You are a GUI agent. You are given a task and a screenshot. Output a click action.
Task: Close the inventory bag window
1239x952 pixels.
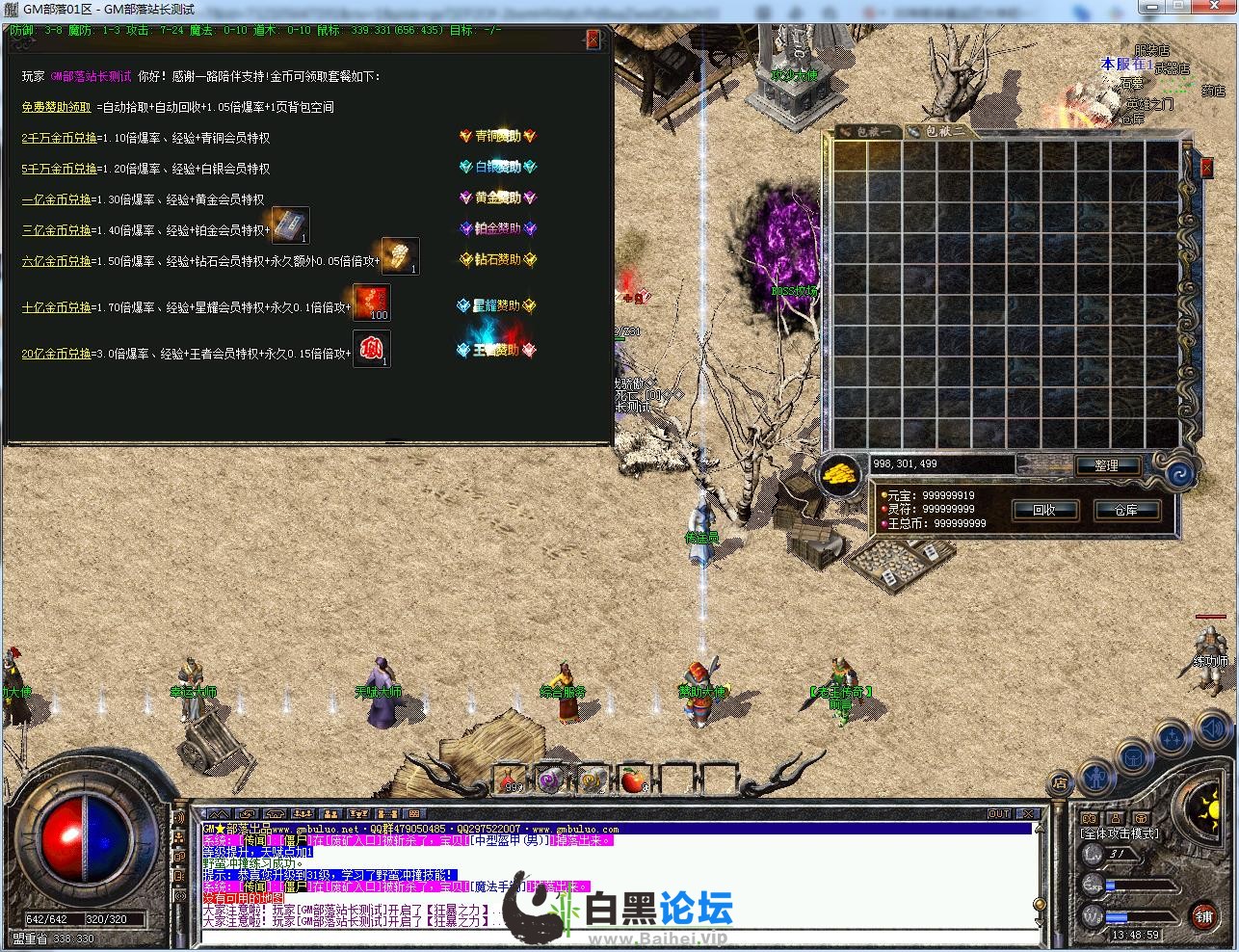point(1206,169)
